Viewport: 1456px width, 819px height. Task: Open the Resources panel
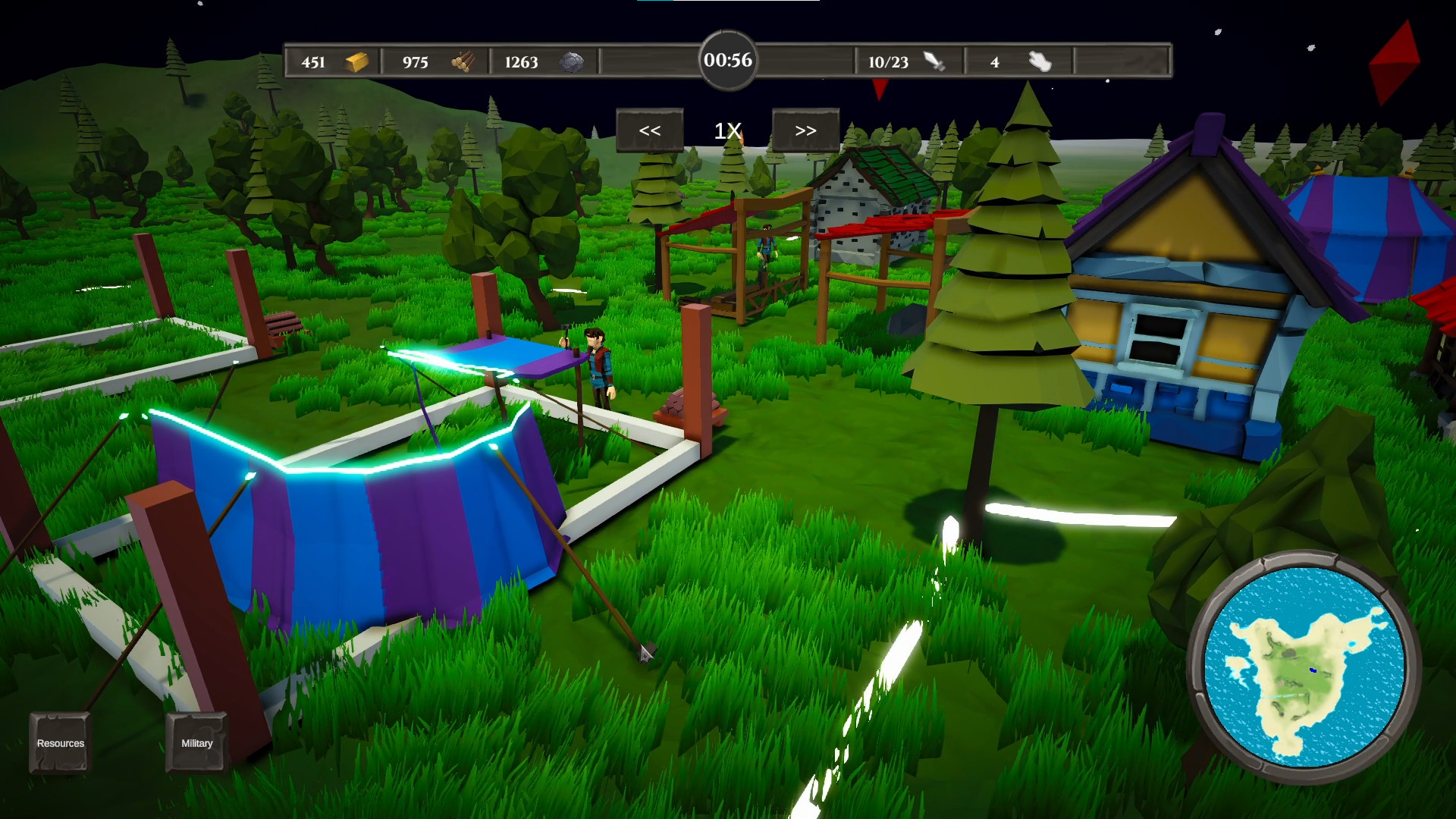click(59, 743)
